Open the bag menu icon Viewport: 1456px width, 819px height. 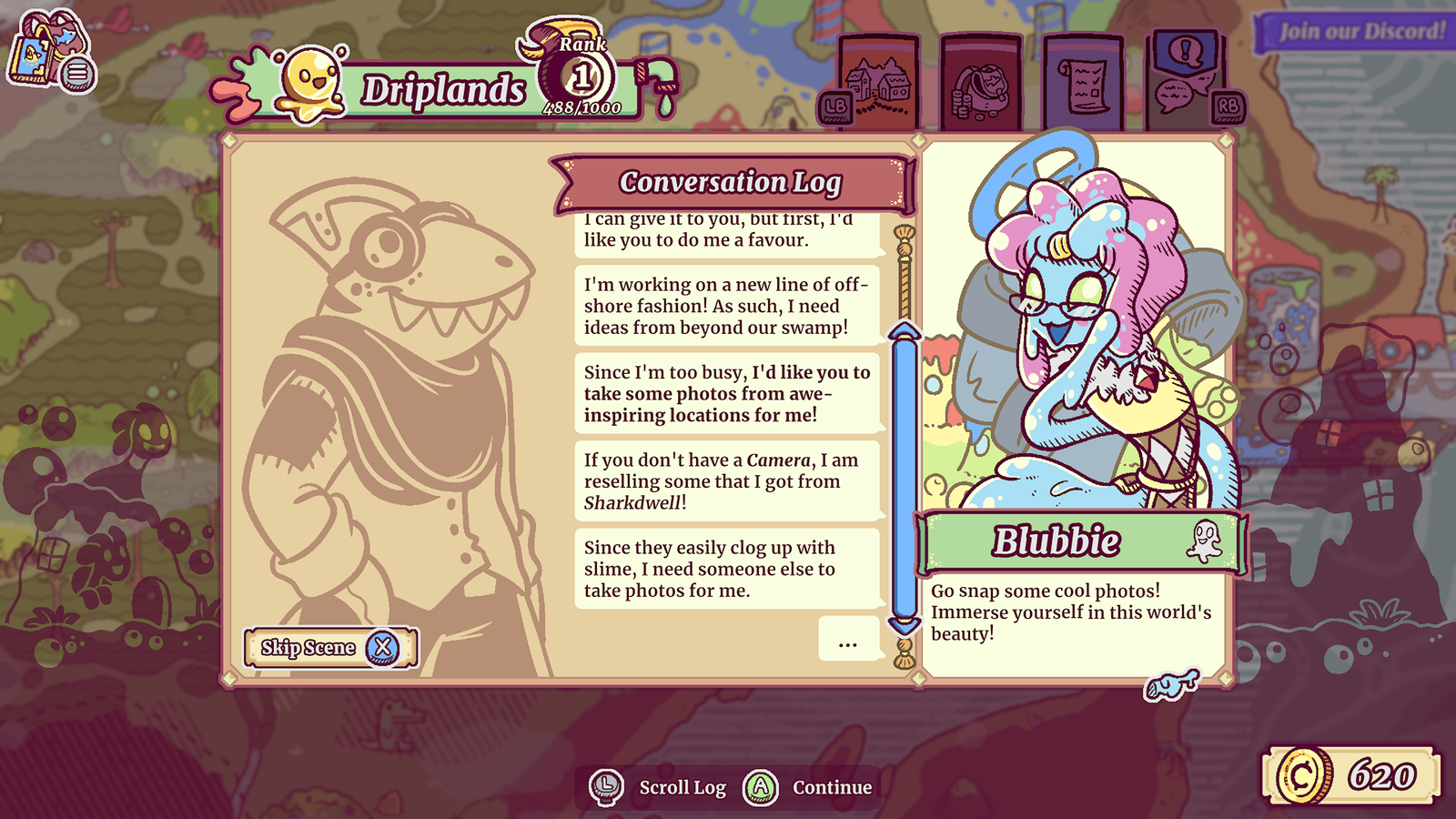[x=50, y=52]
